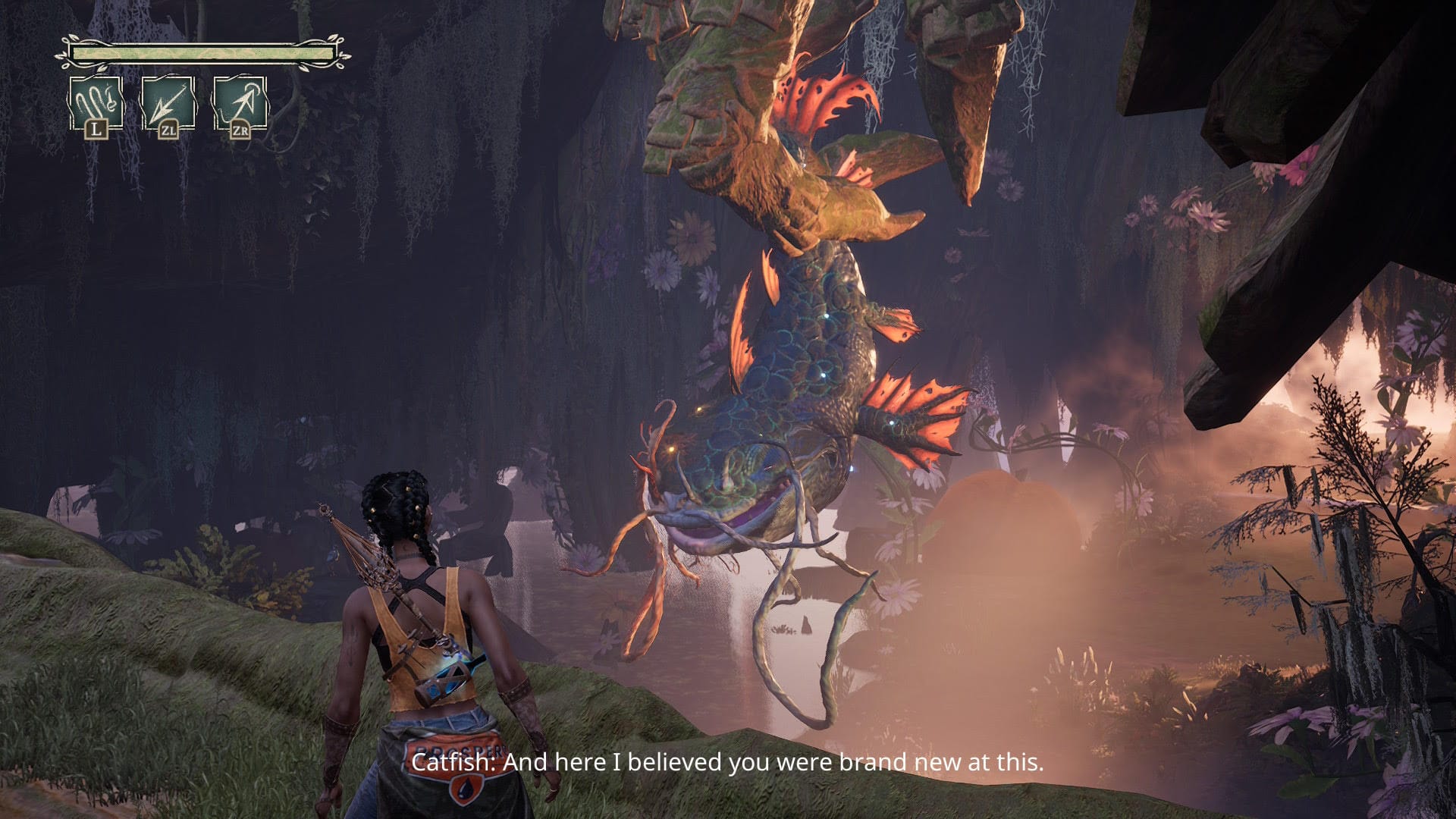This screenshot has height=819, width=1456.
Task: Select the downward arrow ability icon
Action: (x=168, y=104)
